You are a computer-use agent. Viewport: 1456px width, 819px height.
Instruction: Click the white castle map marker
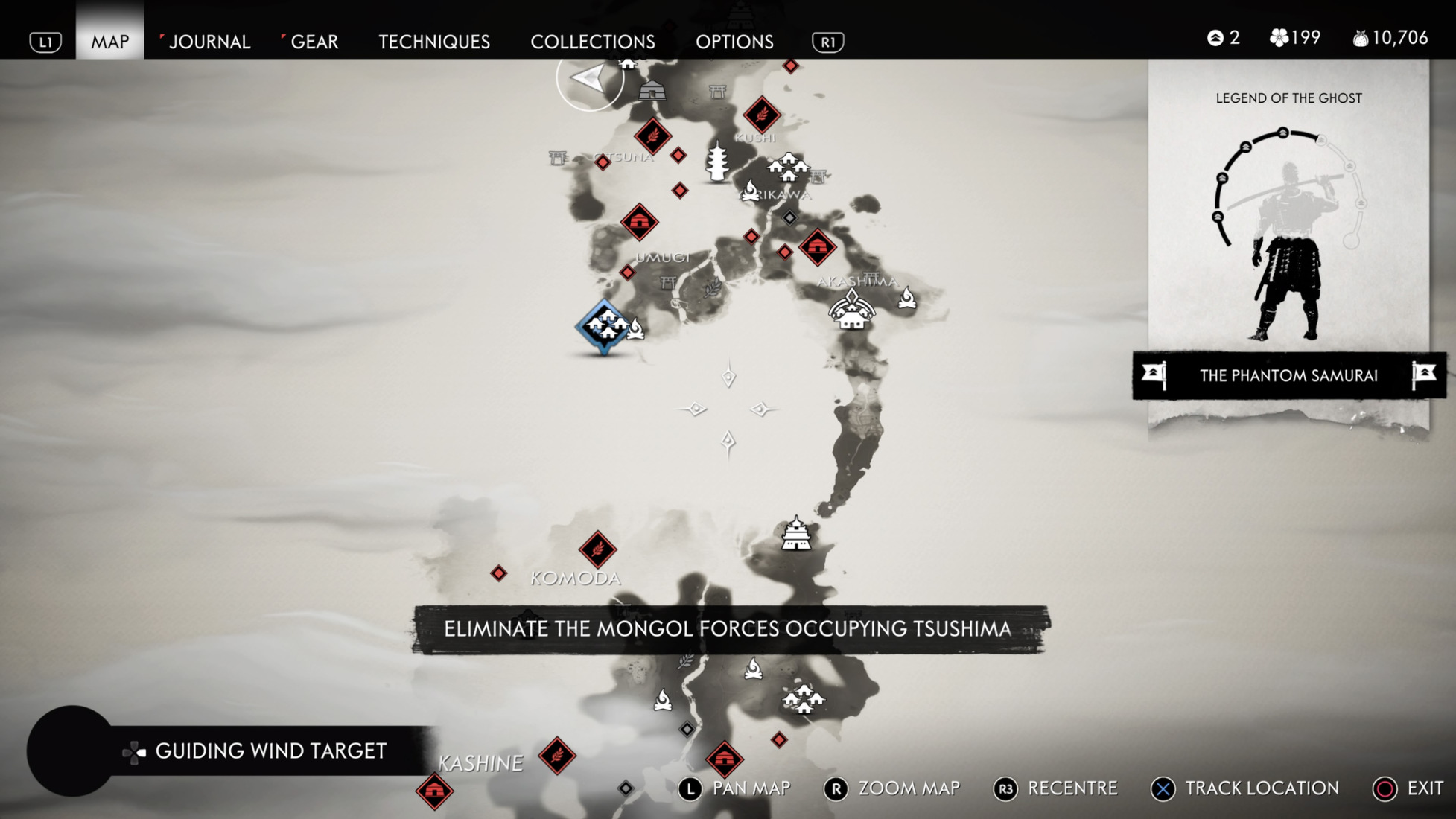point(796,534)
